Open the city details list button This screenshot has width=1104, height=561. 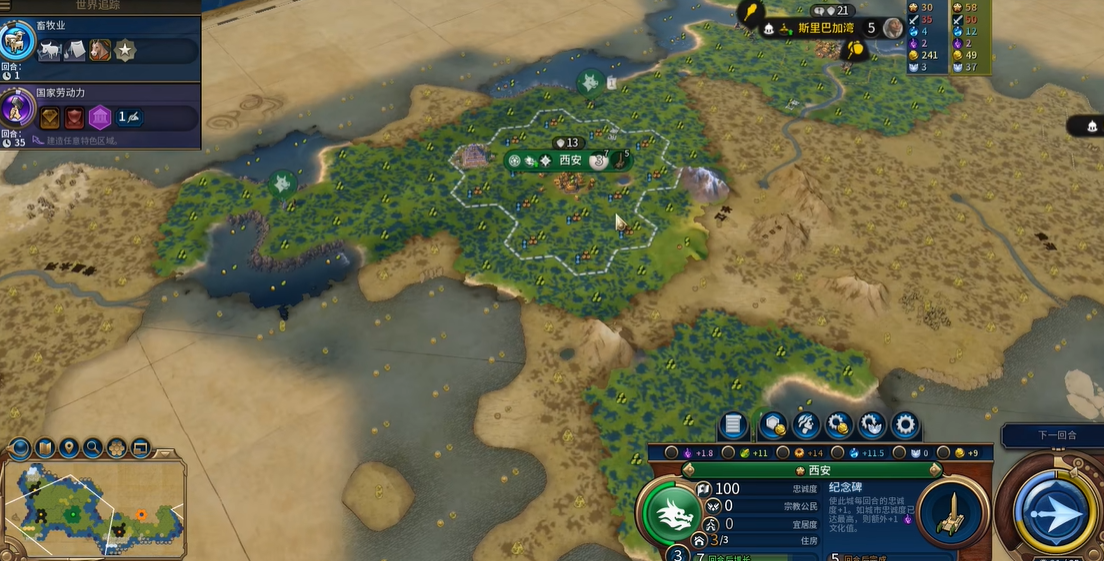pyautogui.click(x=733, y=424)
